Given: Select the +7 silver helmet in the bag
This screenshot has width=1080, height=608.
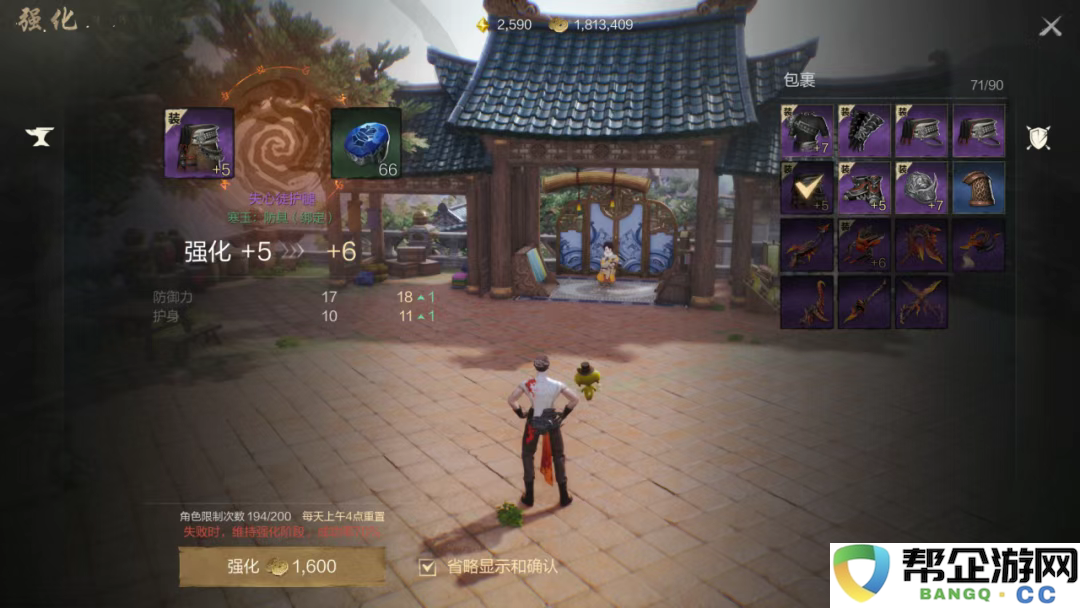Looking at the screenshot, I should tap(921, 188).
